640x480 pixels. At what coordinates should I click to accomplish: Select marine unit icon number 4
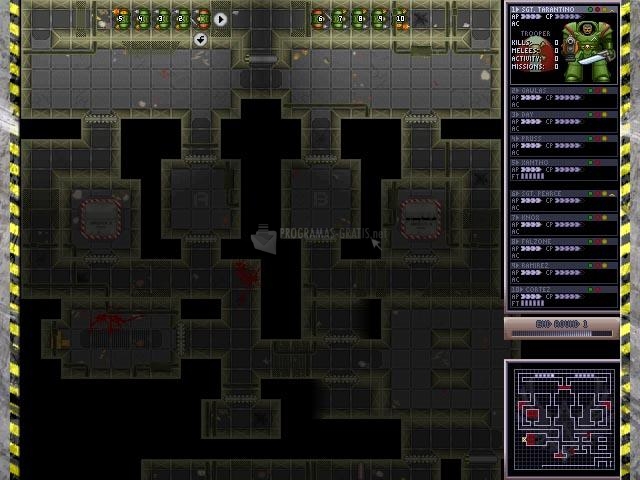[141, 18]
